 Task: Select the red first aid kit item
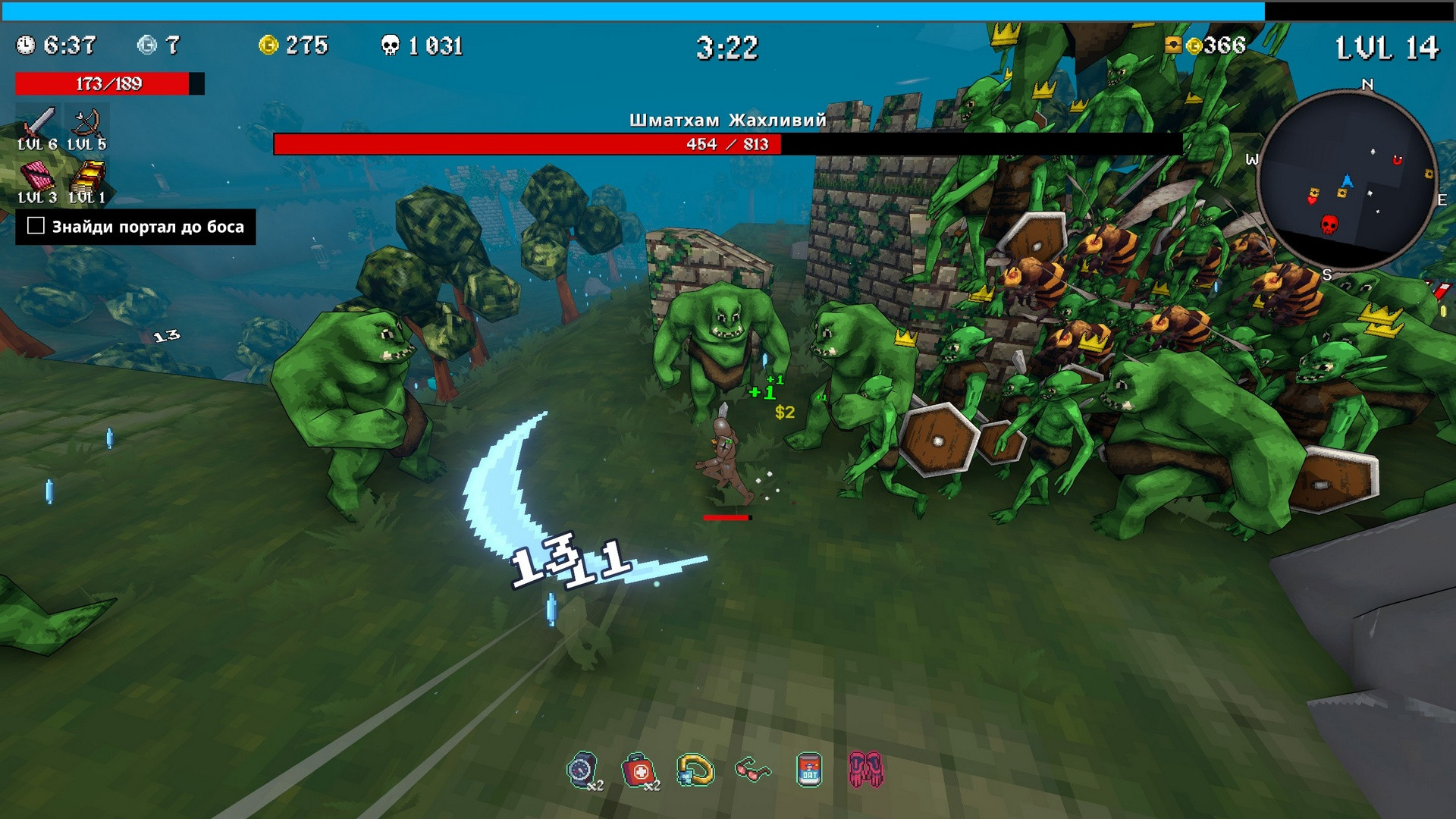(638, 771)
